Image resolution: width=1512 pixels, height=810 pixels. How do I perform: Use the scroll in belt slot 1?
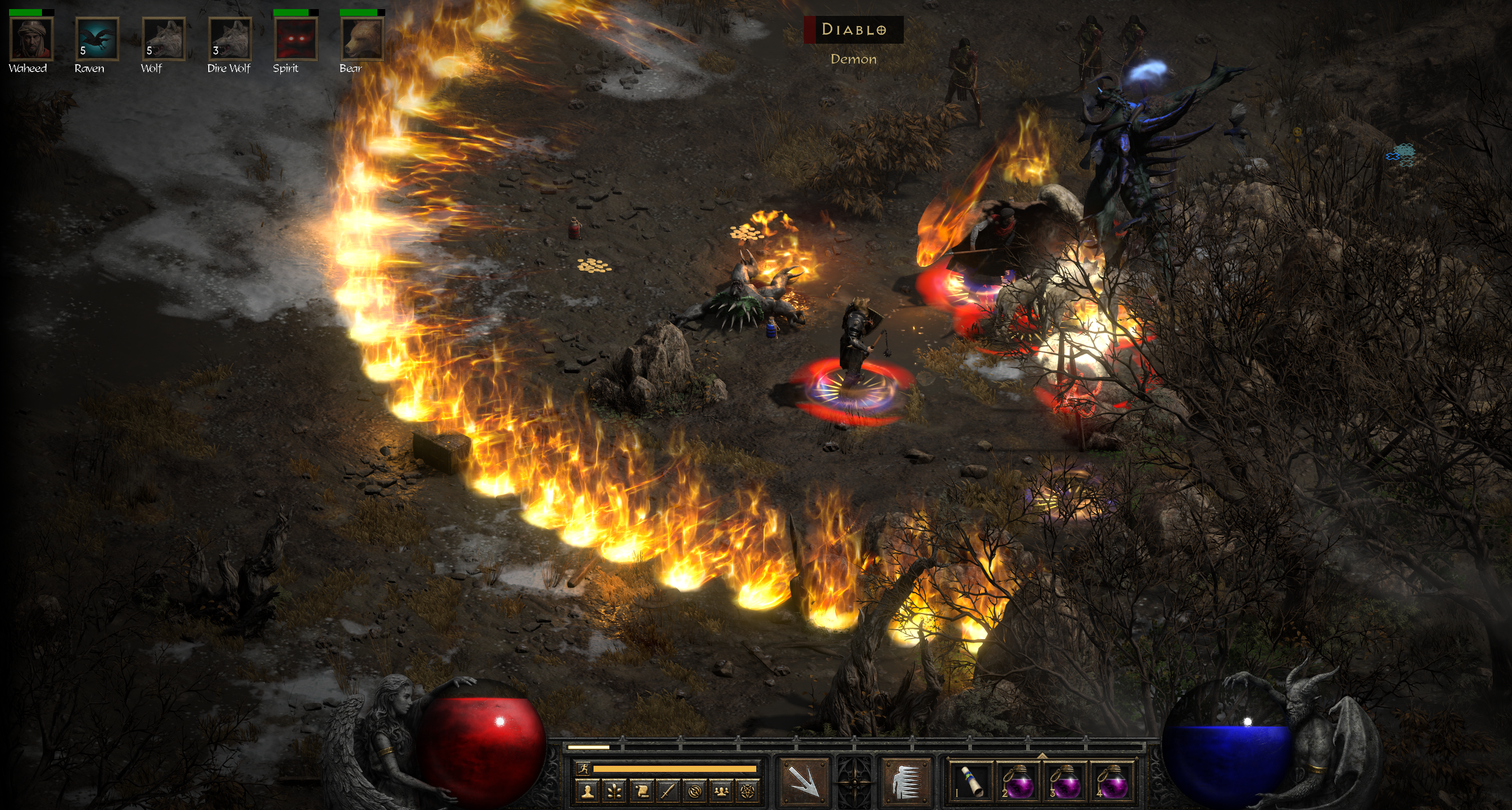pos(971,782)
